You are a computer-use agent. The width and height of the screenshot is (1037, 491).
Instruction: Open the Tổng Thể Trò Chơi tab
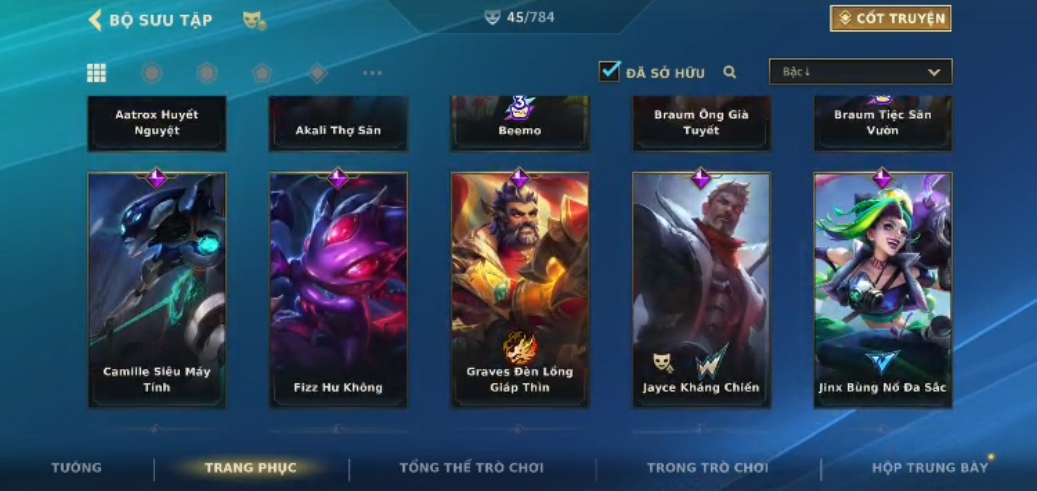coord(471,468)
